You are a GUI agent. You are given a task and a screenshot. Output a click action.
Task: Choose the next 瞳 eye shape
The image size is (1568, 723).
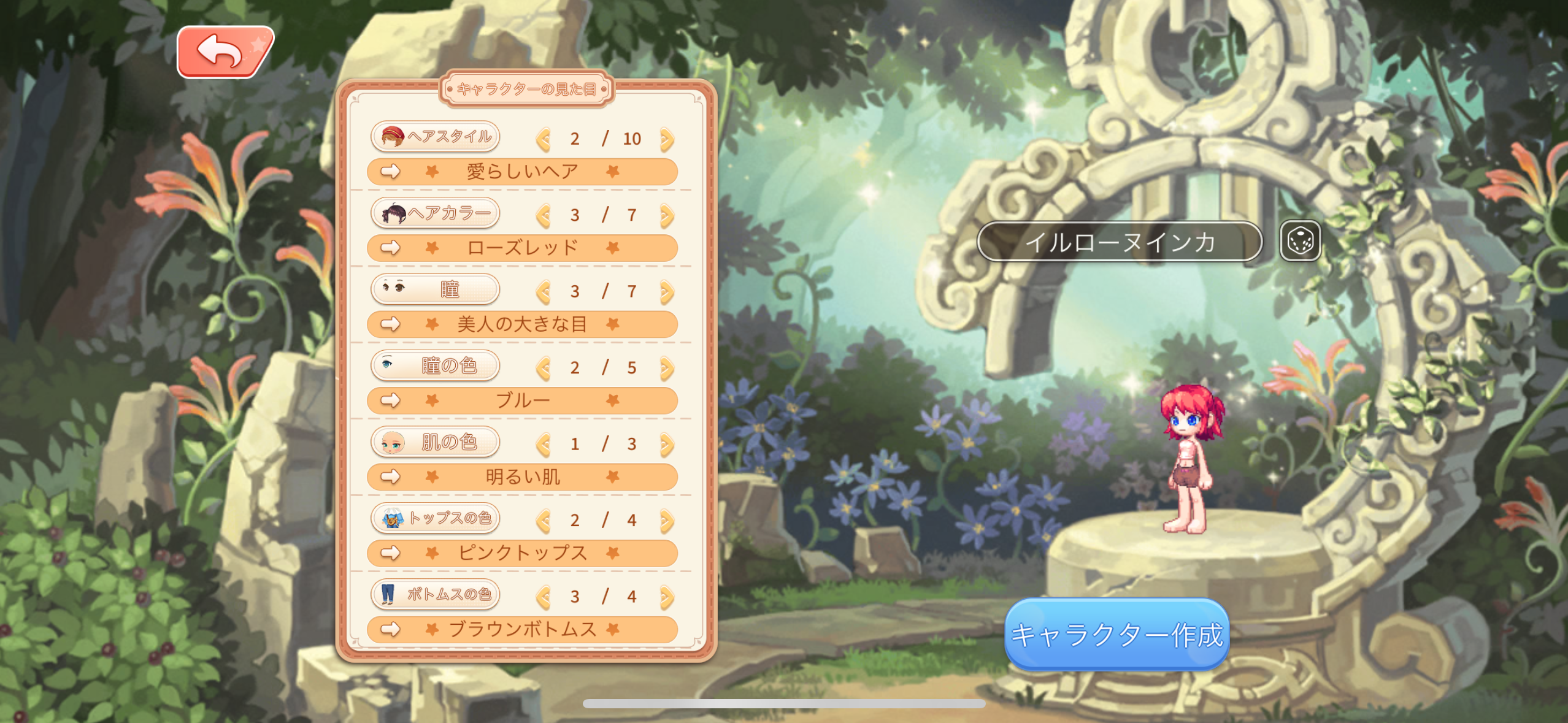click(x=667, y=292)
